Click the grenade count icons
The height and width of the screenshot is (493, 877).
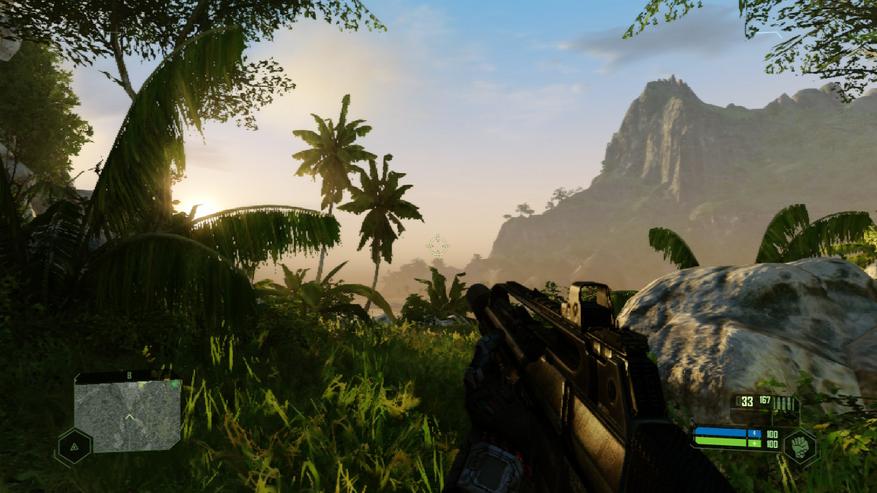pos(784,403)
